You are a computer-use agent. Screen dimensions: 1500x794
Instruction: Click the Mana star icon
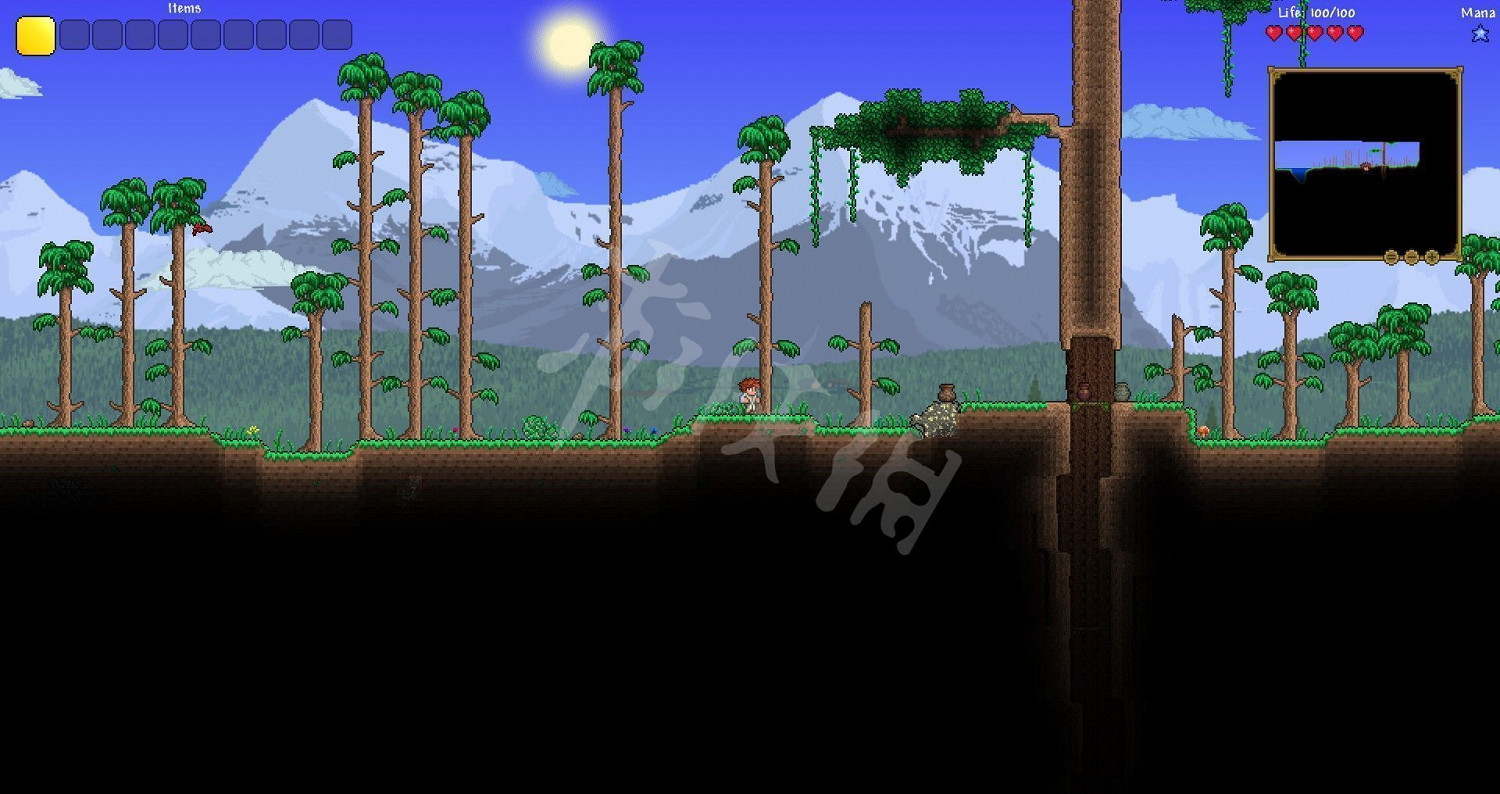1479,33
